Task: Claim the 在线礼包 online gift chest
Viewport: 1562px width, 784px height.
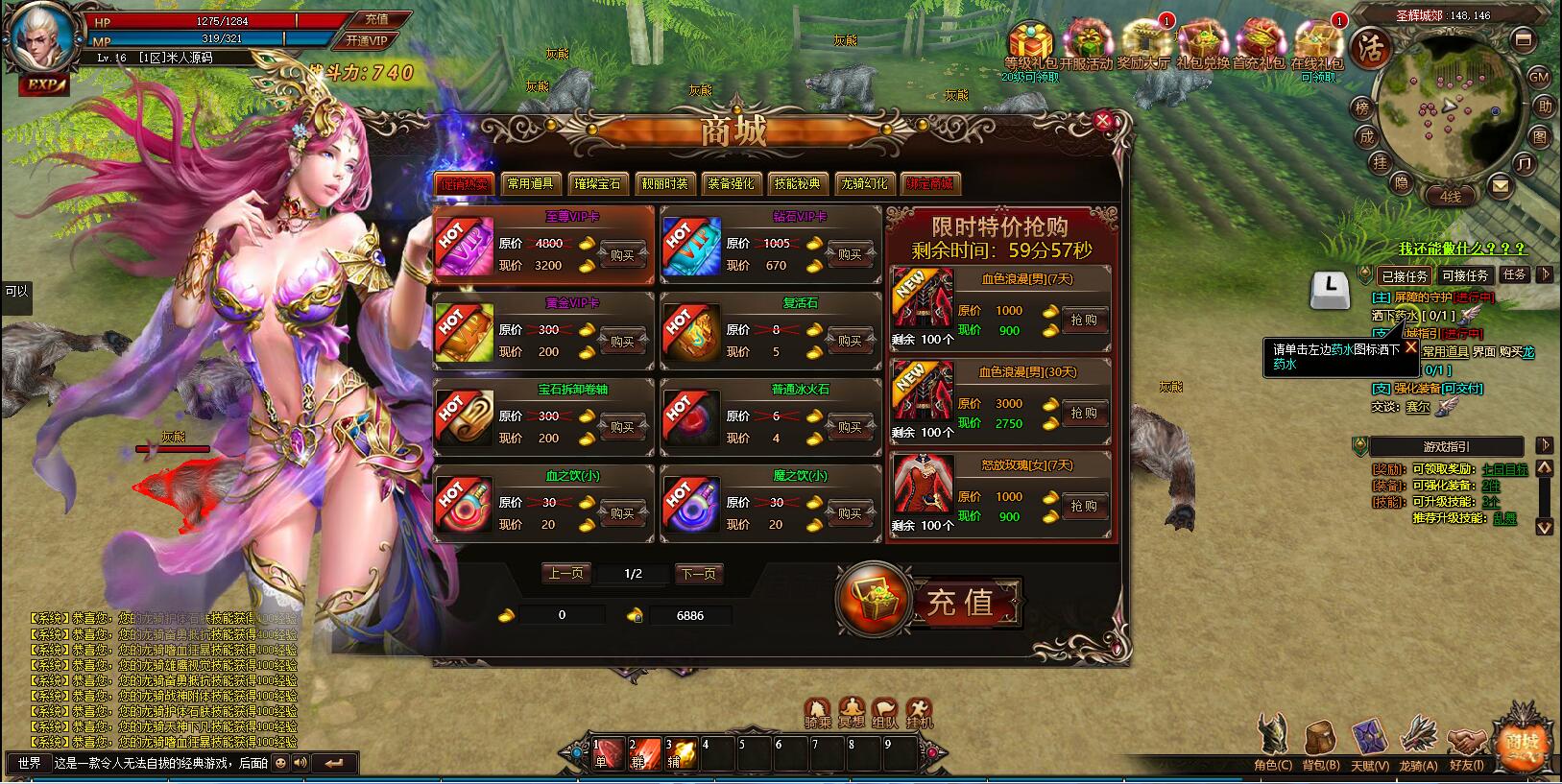Action: coord(1316,44)
